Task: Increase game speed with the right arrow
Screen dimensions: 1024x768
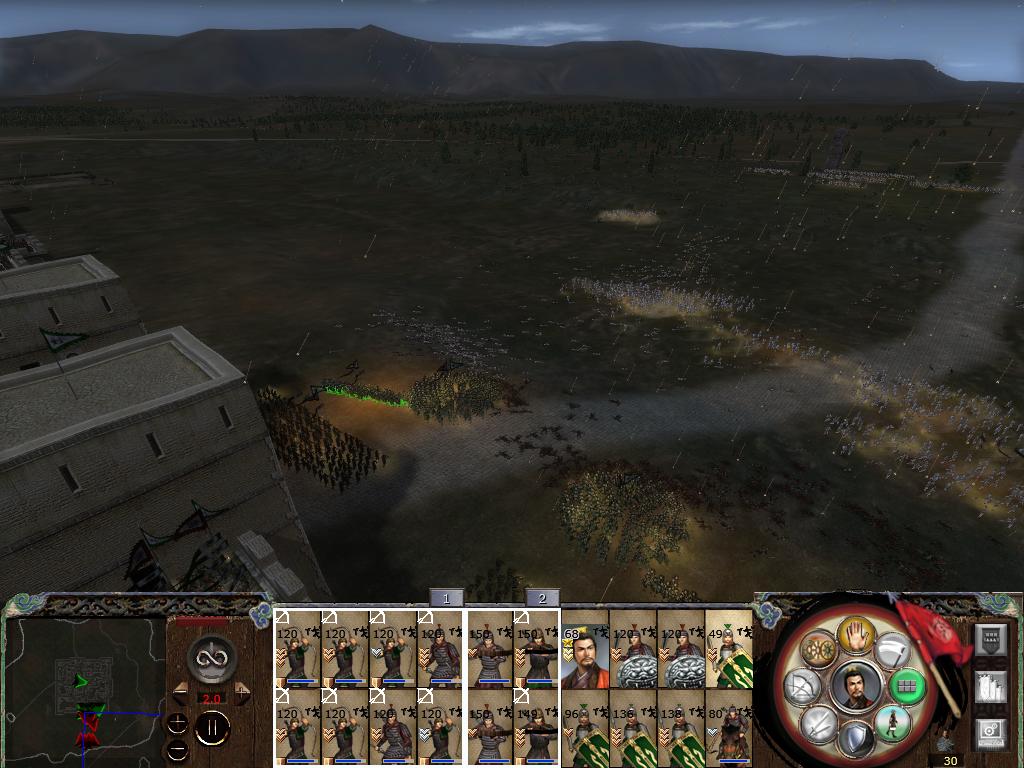Action: pos(242,693)
